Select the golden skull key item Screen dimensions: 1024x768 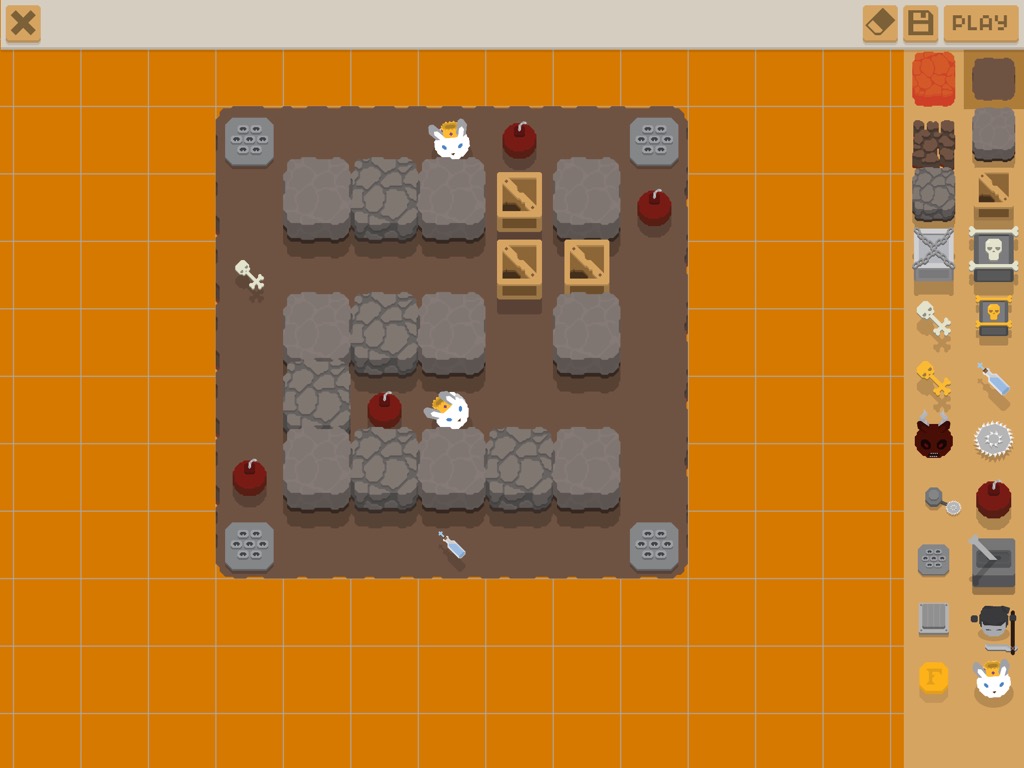coord(933,379)
